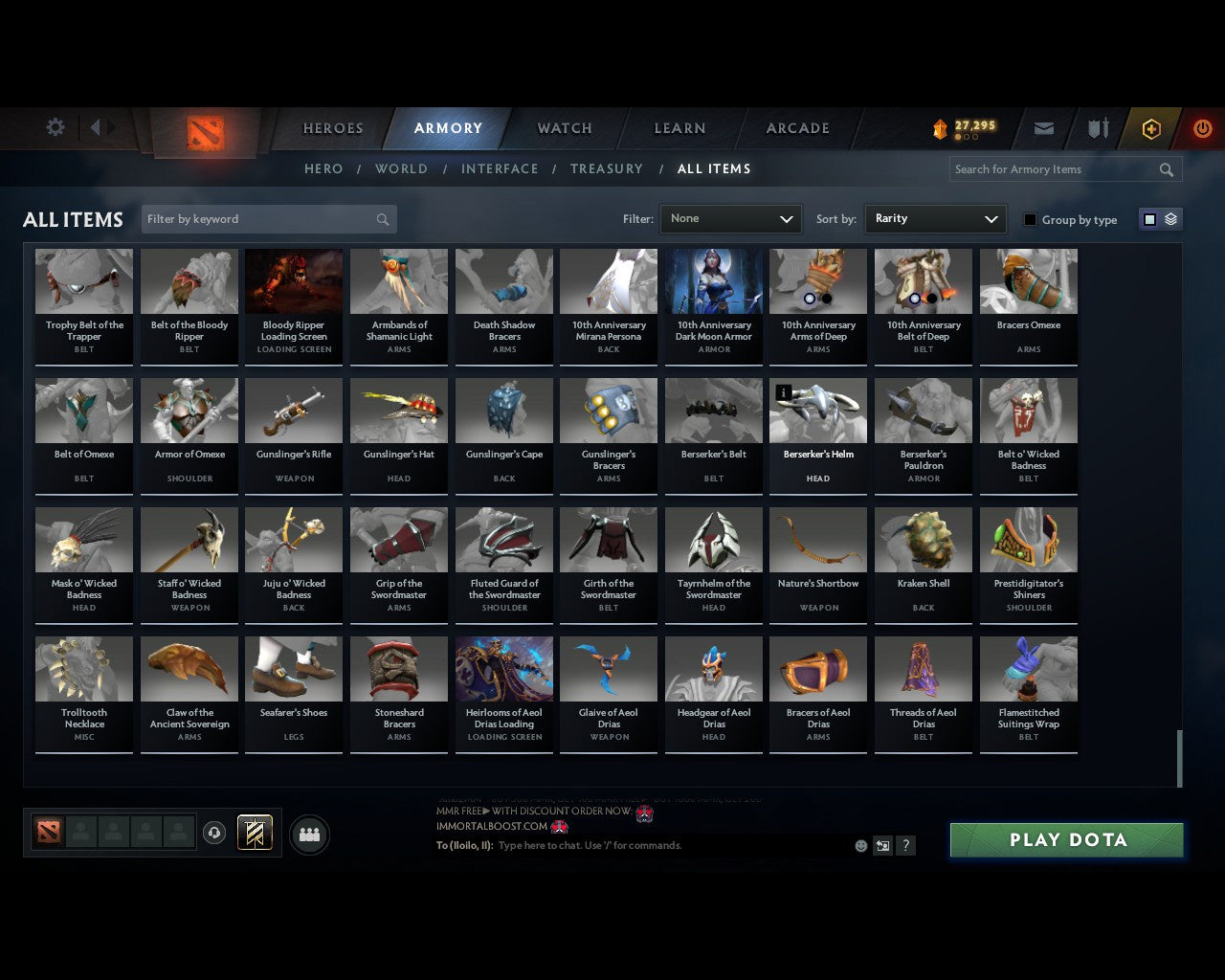1225x980 pixels.
Task: Click the shards currency icon
Action: coord(943,125)
